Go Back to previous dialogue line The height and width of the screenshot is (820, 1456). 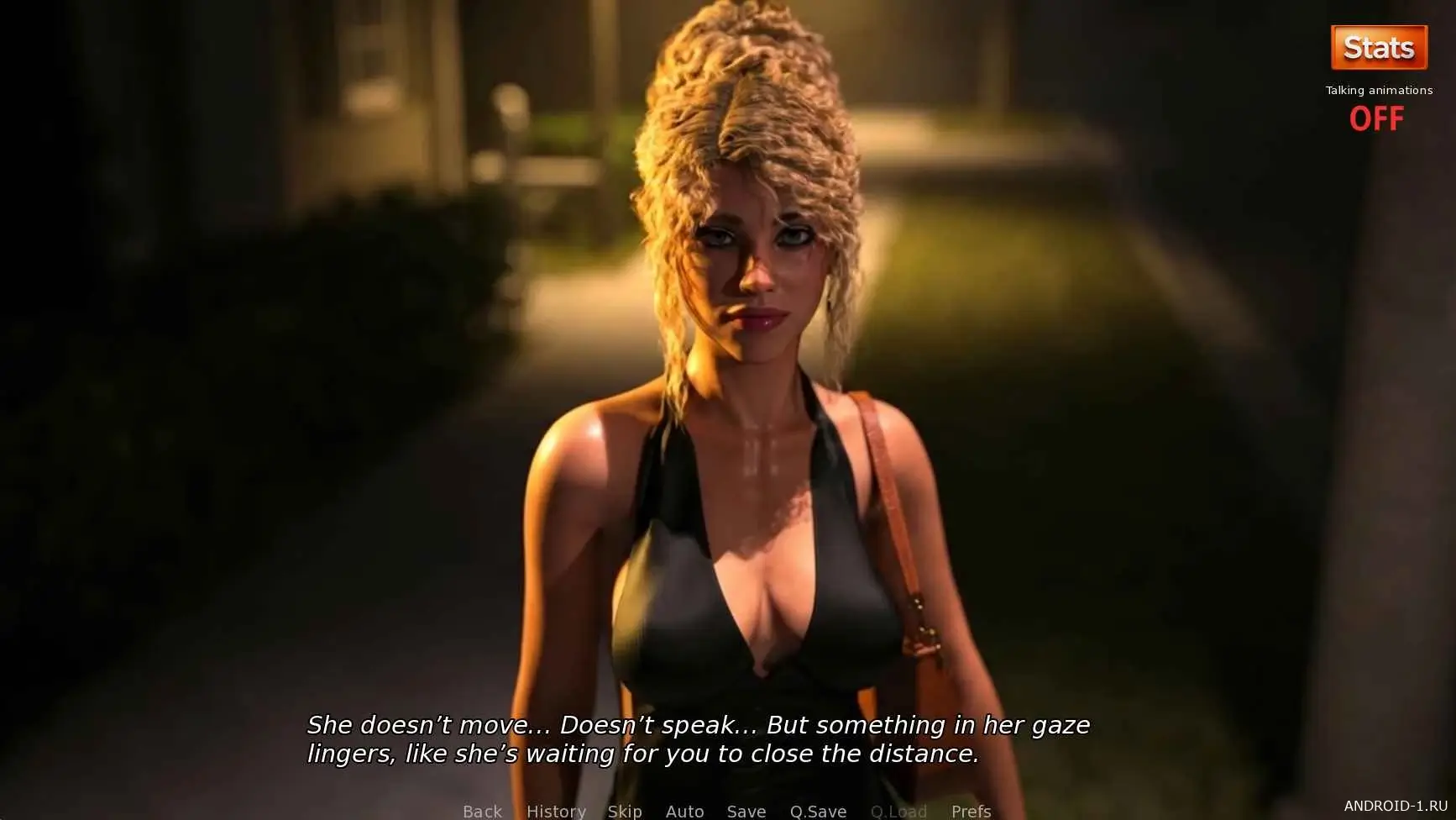(482, 811)
